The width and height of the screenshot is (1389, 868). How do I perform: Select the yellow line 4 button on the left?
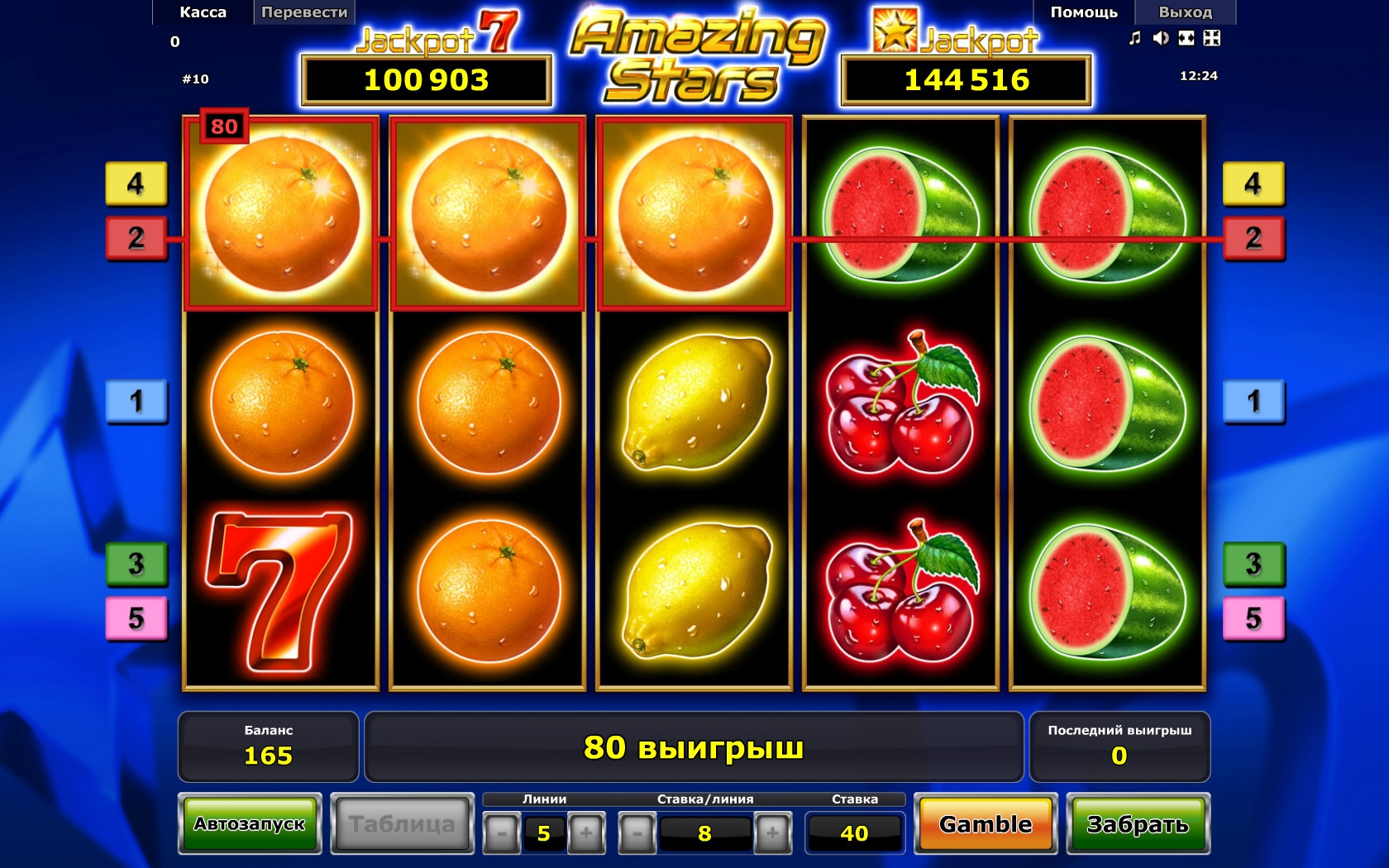pyautogui.click(x=136, y=184)
